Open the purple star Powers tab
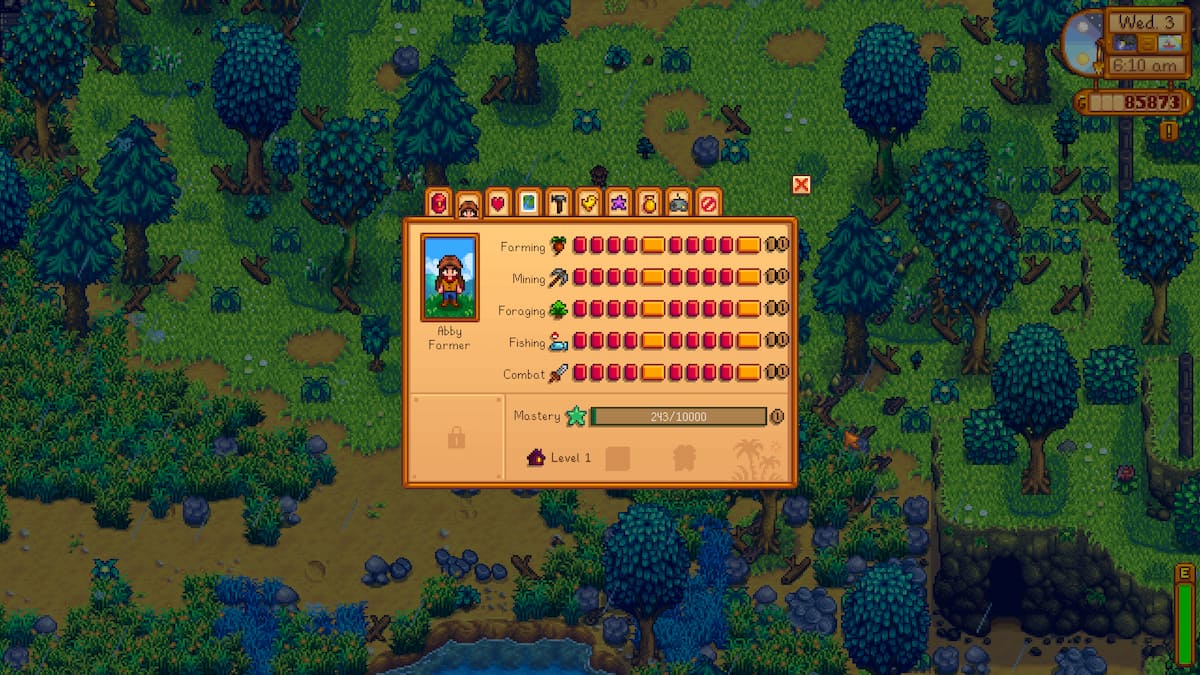The height and width of the screenshot is (675, 1200). [618, 203]
